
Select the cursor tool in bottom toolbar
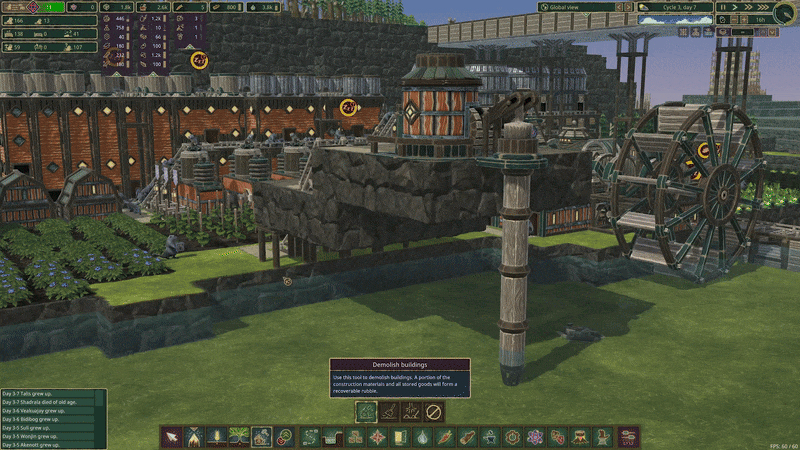click(170, 437)
